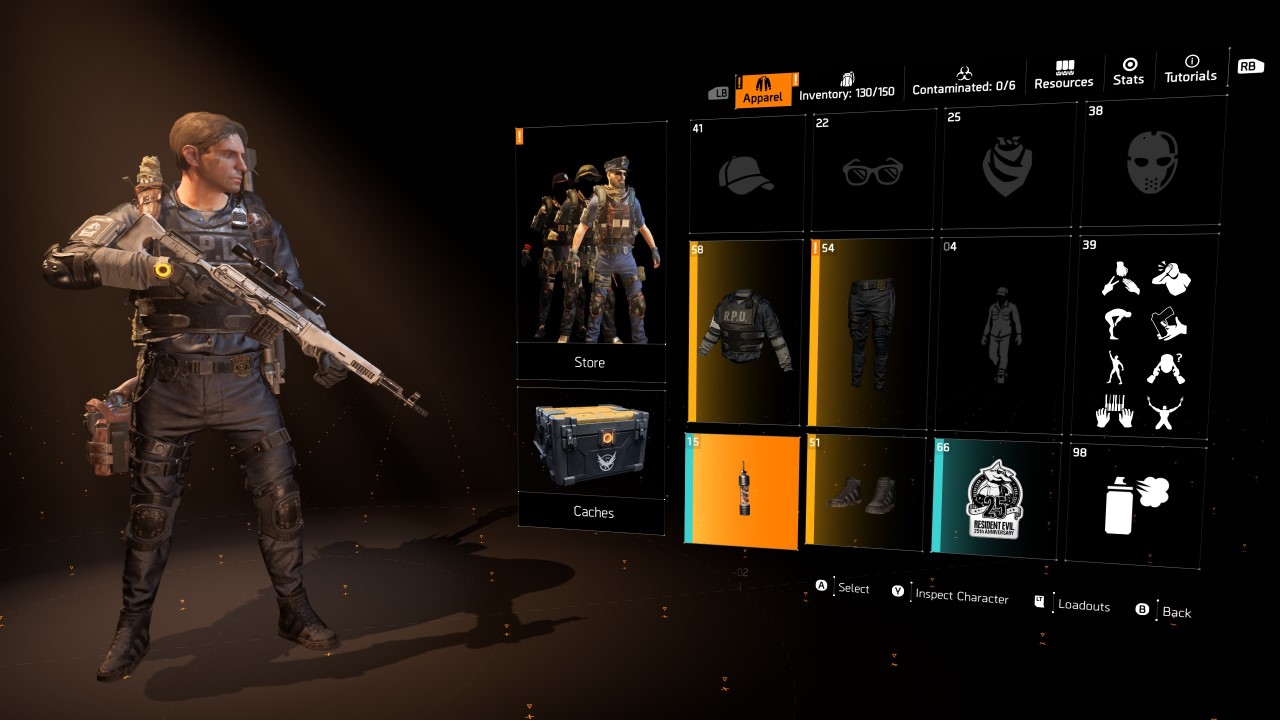Screen dimensions: 1280x720
Task: Switch to the Contaminated tab
Action: point(964,81)
